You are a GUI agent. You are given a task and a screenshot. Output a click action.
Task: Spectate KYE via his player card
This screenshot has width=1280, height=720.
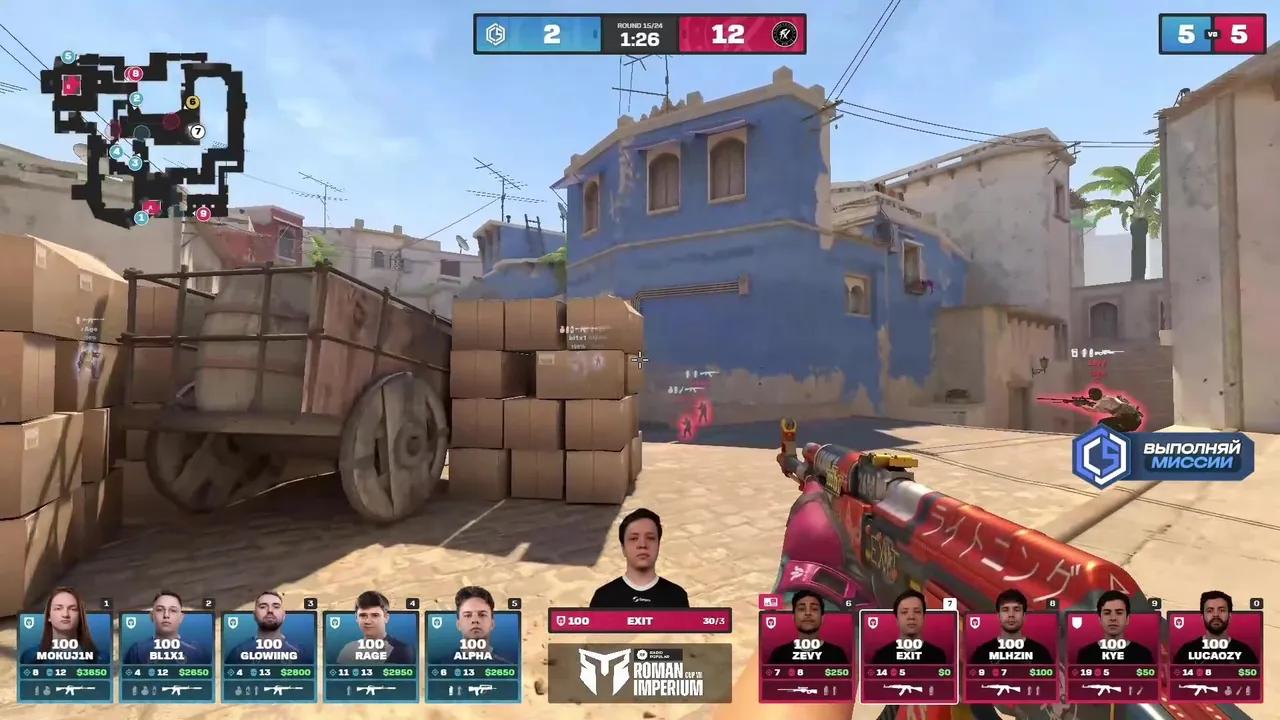coord(1112,650)
